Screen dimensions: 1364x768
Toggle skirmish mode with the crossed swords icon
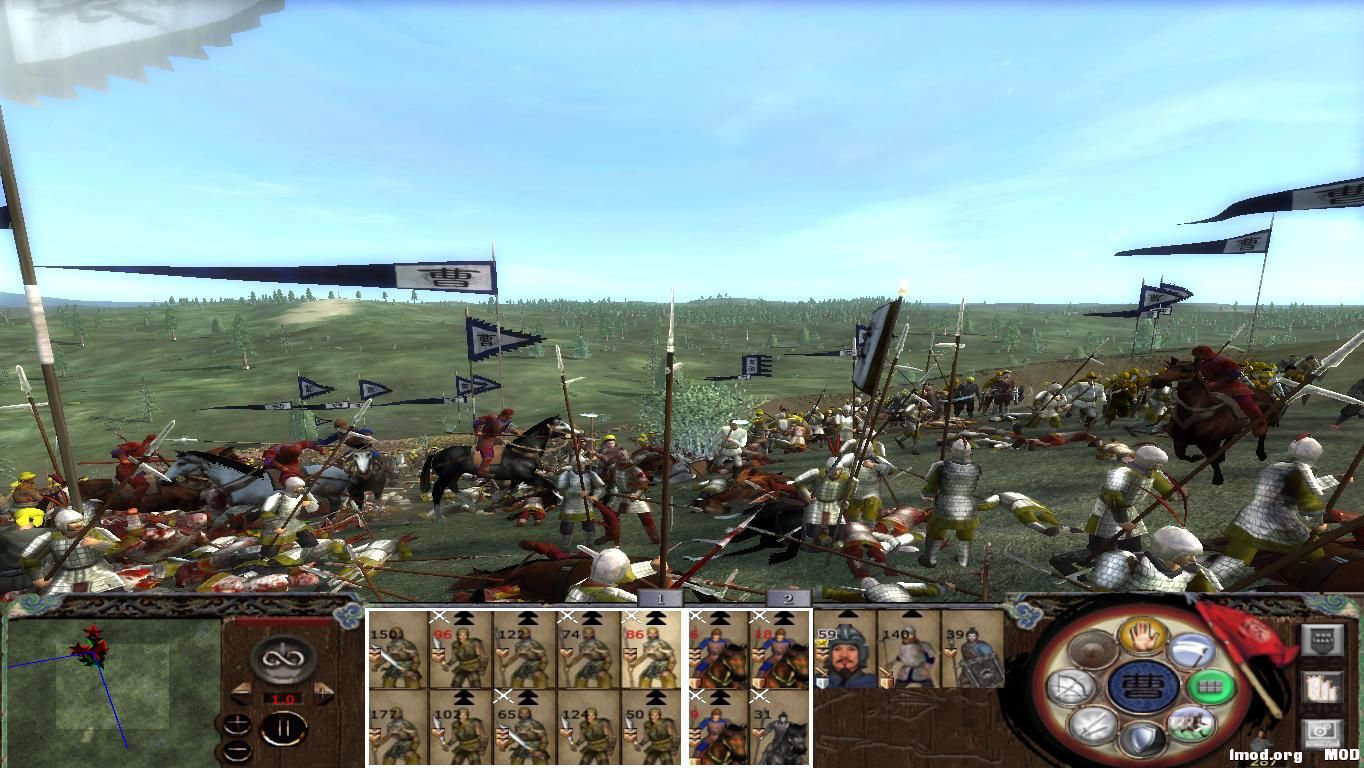point(1091,727)
